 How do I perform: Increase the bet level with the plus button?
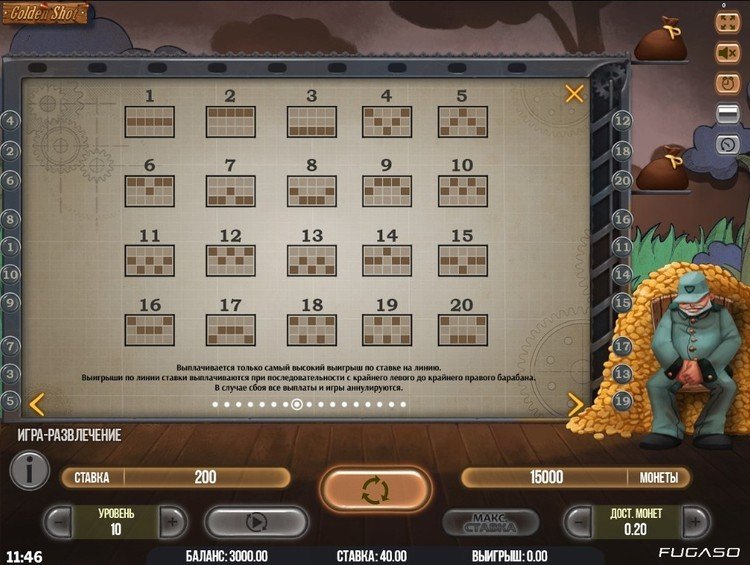pos(173,521)
